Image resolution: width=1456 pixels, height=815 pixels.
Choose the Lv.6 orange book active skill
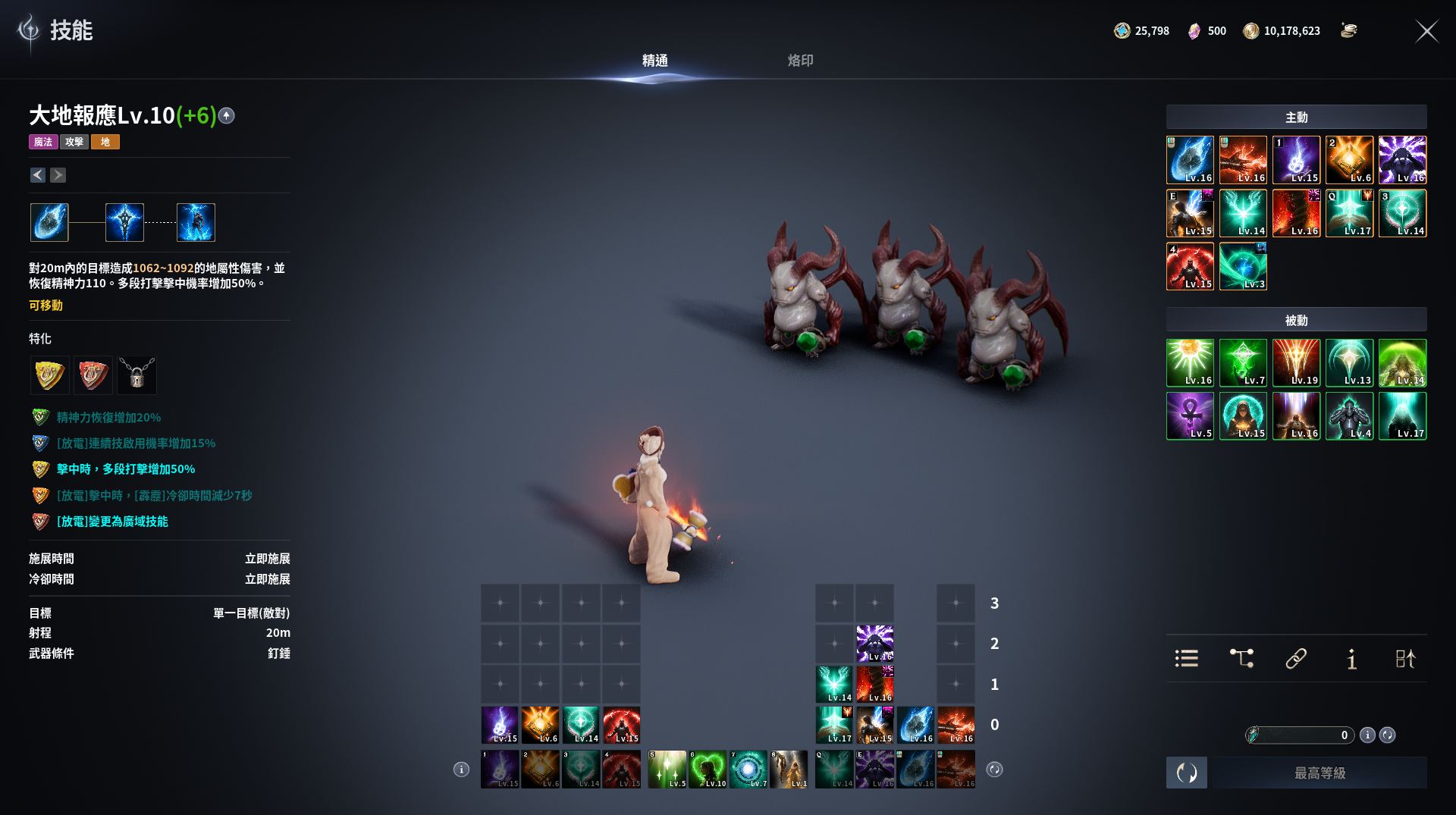coord(1349,160)
